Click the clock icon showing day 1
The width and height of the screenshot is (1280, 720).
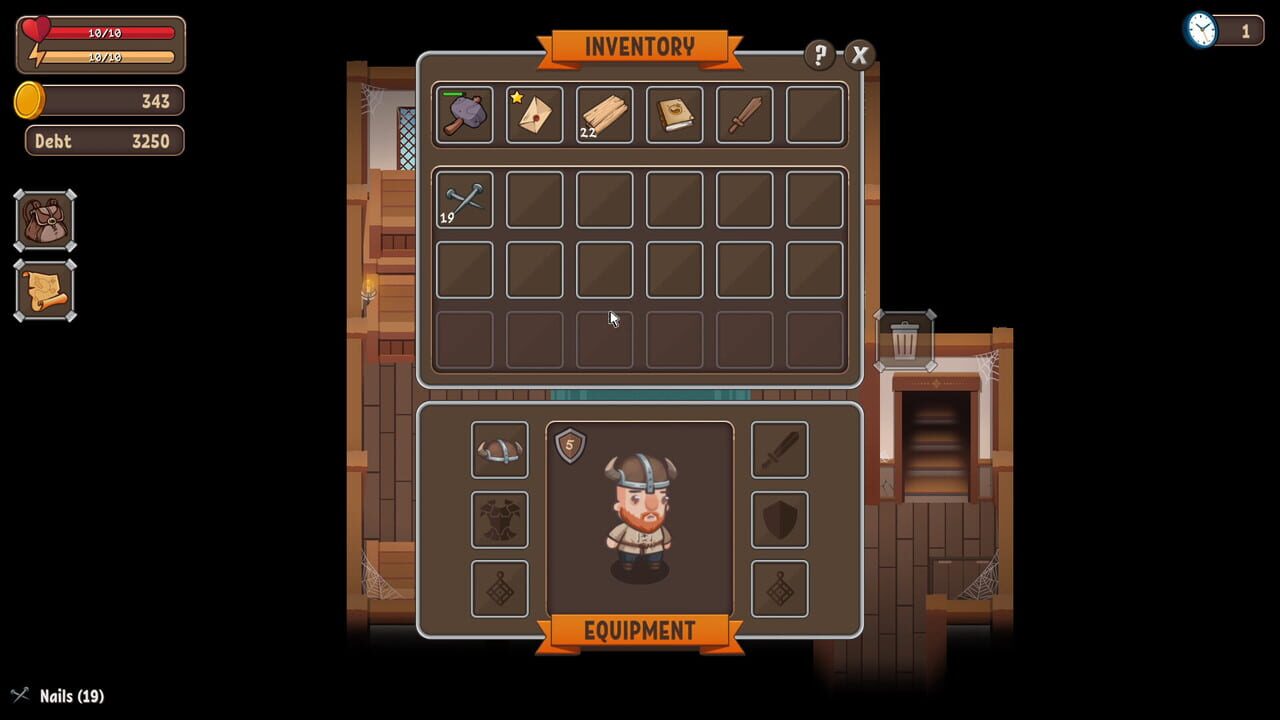1199,30
